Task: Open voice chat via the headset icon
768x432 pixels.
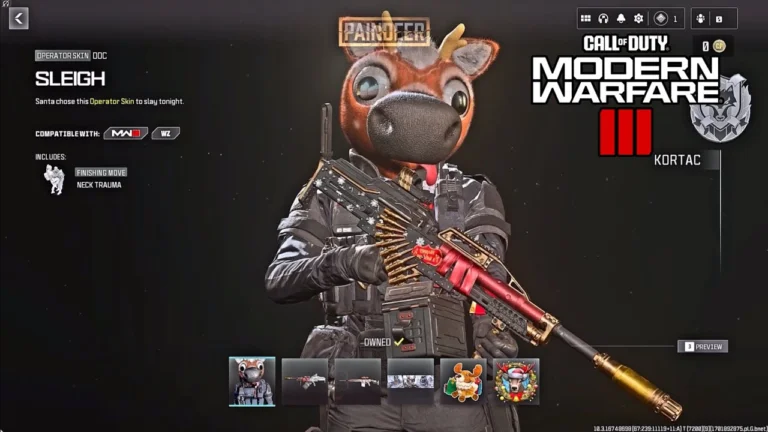Action: click(603, 18)
